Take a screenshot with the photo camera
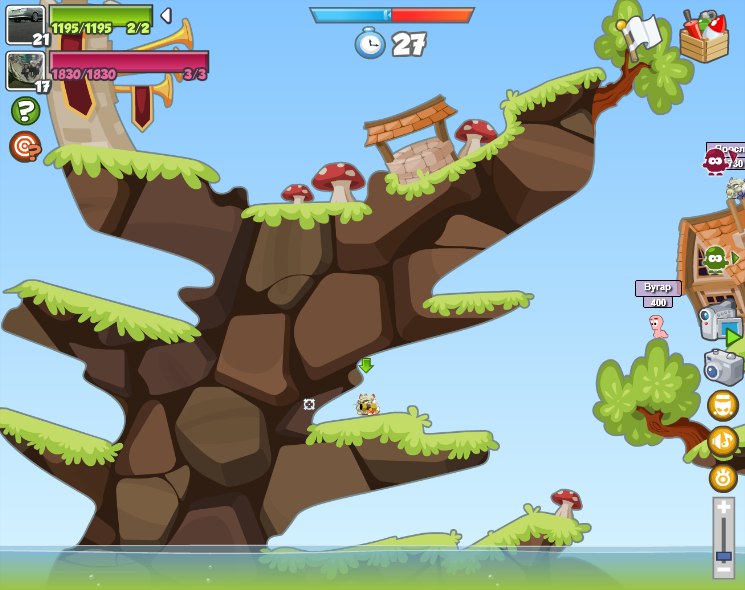This screenshot has width=745, height=590. coord(723,367)
